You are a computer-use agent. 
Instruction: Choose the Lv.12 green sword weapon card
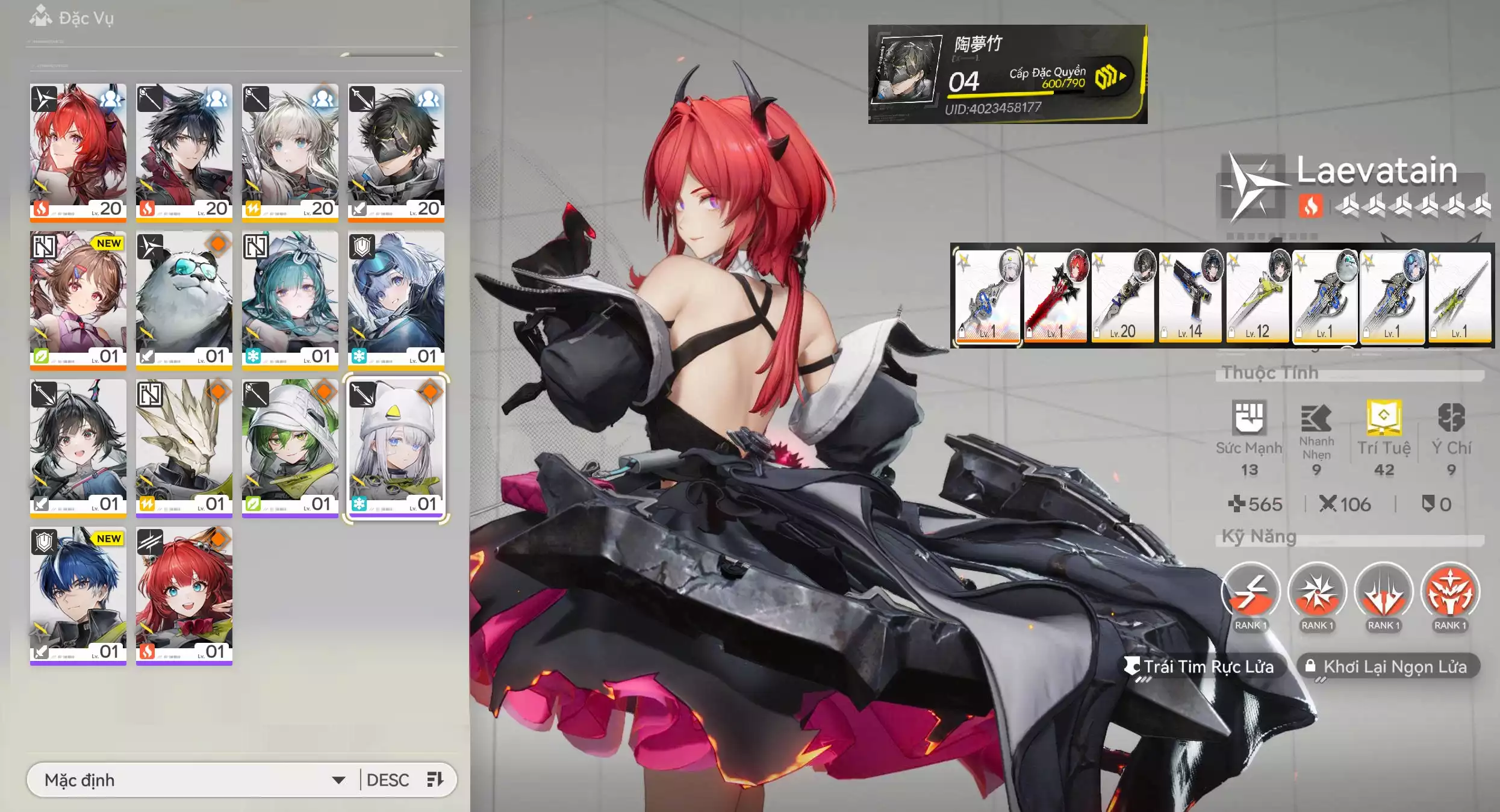(1257, 297)
